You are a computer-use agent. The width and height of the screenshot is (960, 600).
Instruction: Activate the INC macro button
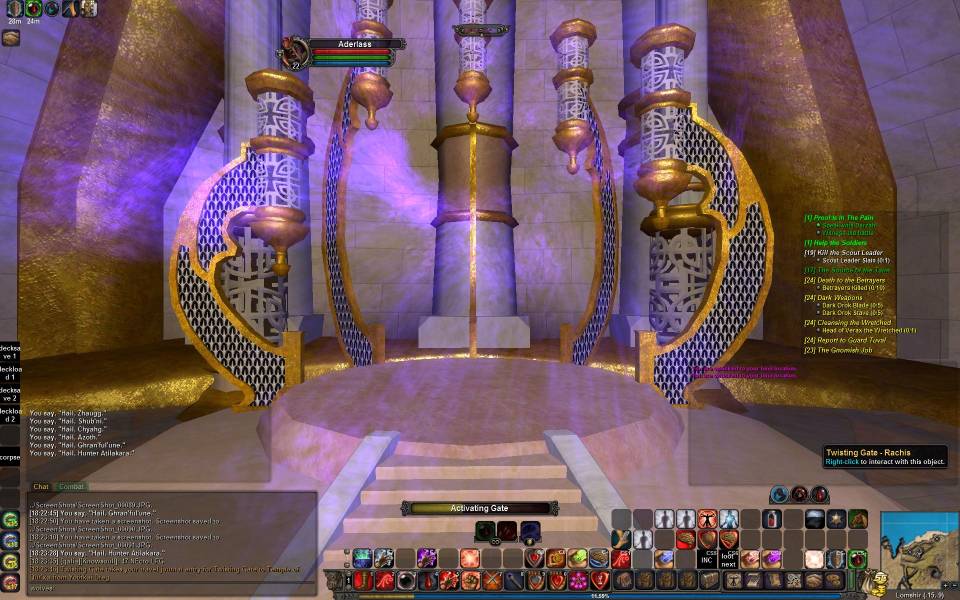click(x=707, y=560)
